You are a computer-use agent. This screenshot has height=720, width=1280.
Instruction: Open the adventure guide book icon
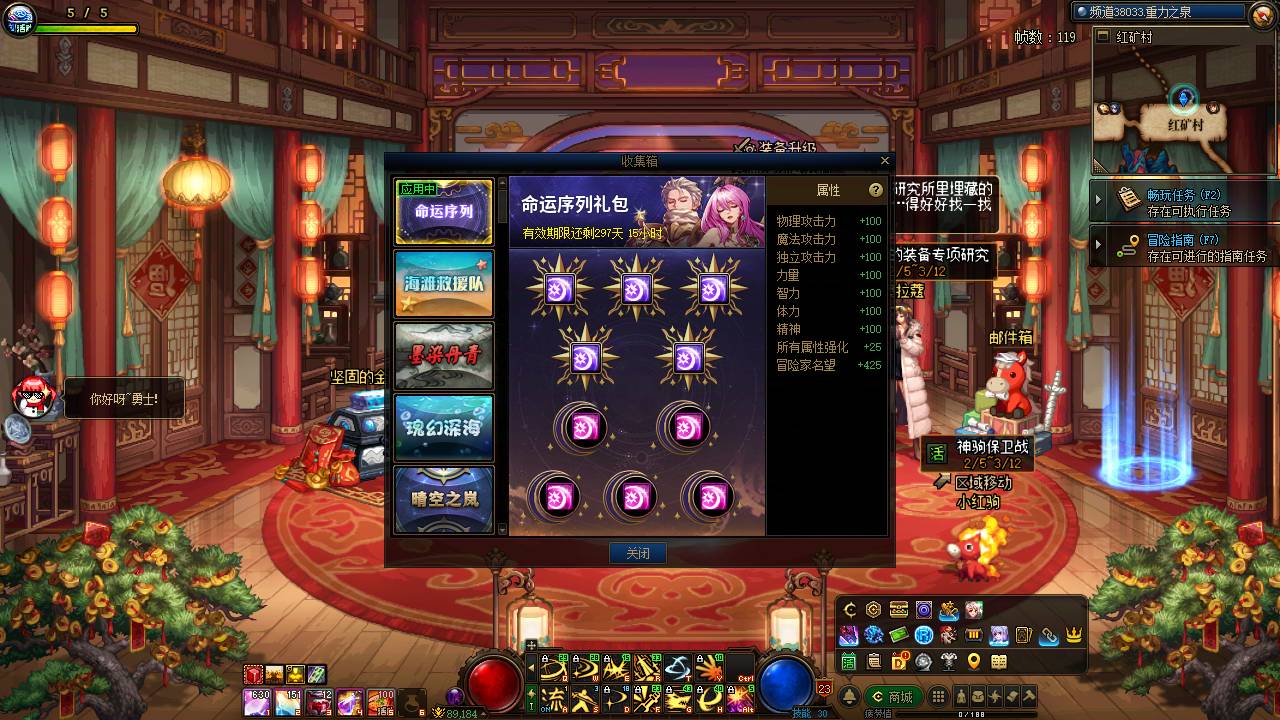(1000, 661)
